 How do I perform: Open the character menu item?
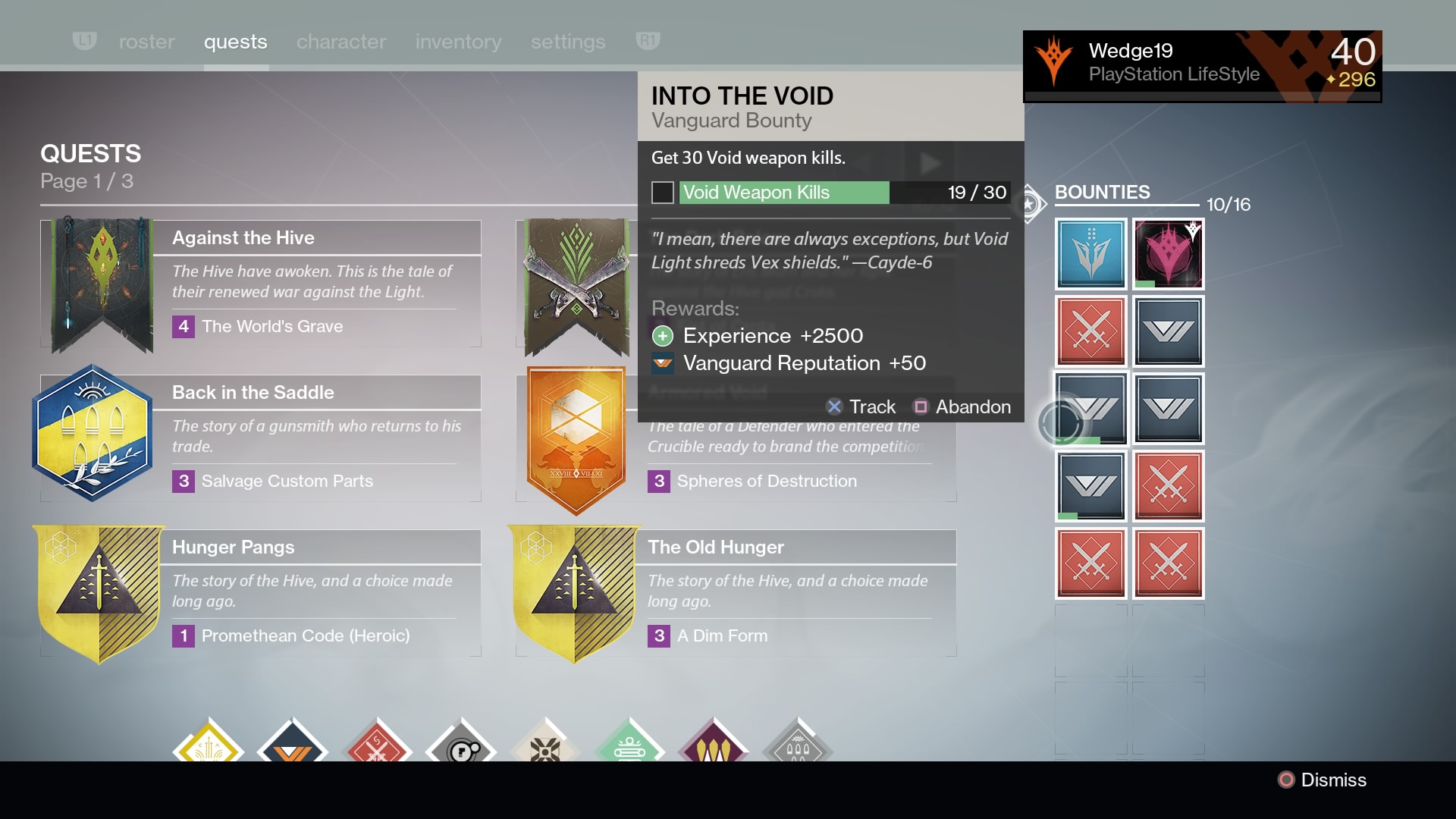pyautogui.click(x=340, y=42)
